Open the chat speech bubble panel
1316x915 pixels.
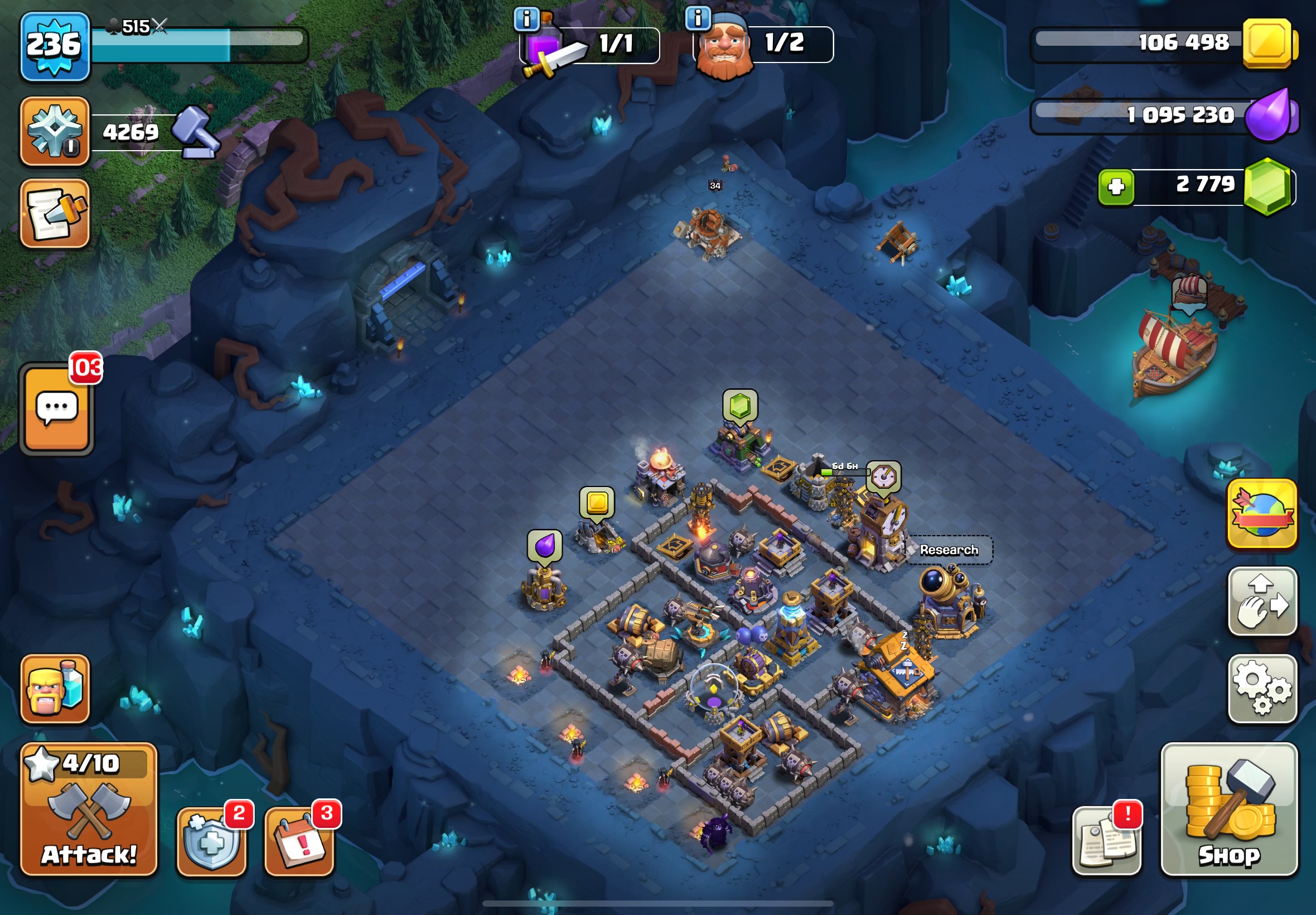[x=57, y=410]
